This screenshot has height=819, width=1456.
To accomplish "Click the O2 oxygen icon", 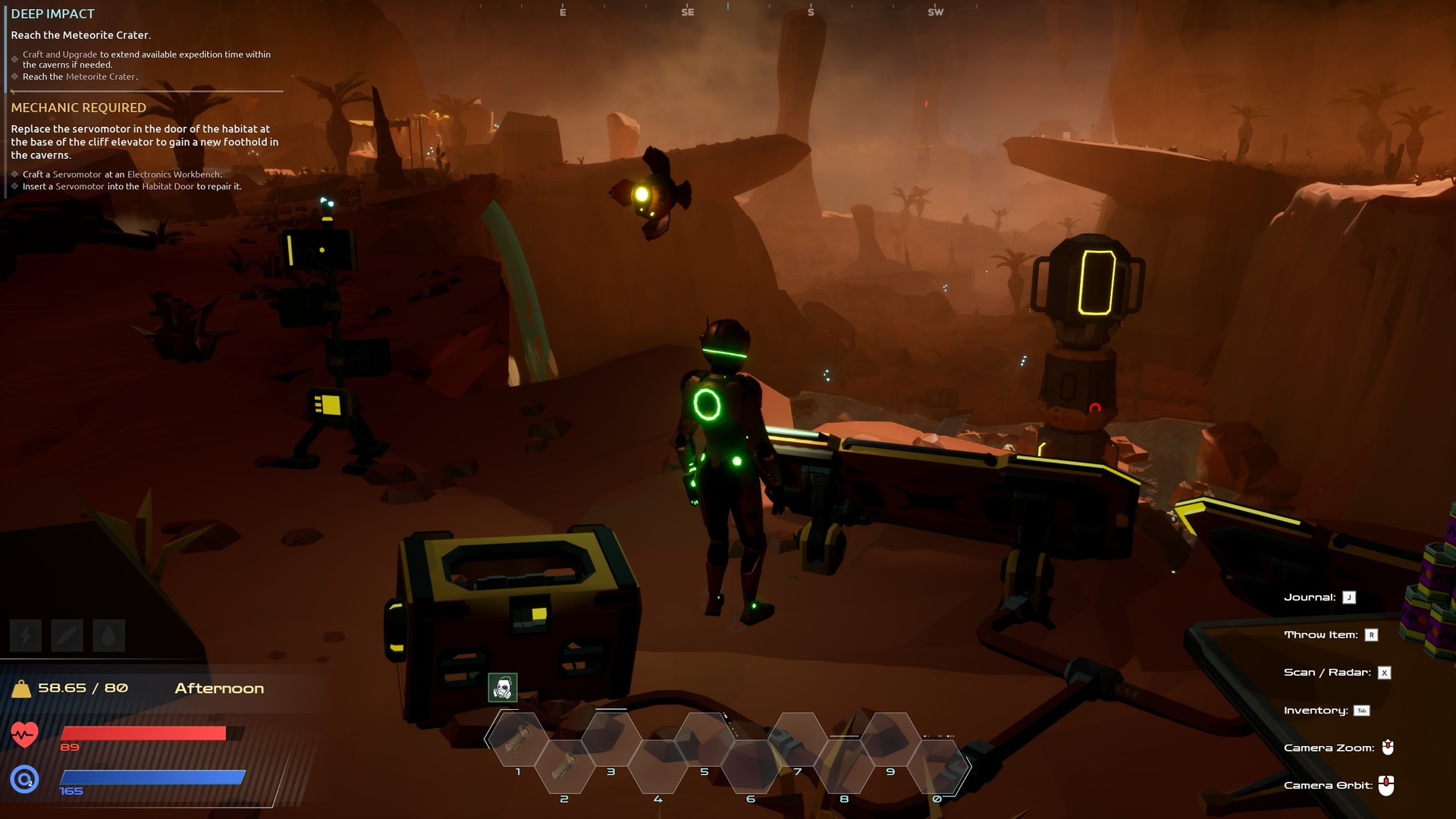I will pos(24,779).
